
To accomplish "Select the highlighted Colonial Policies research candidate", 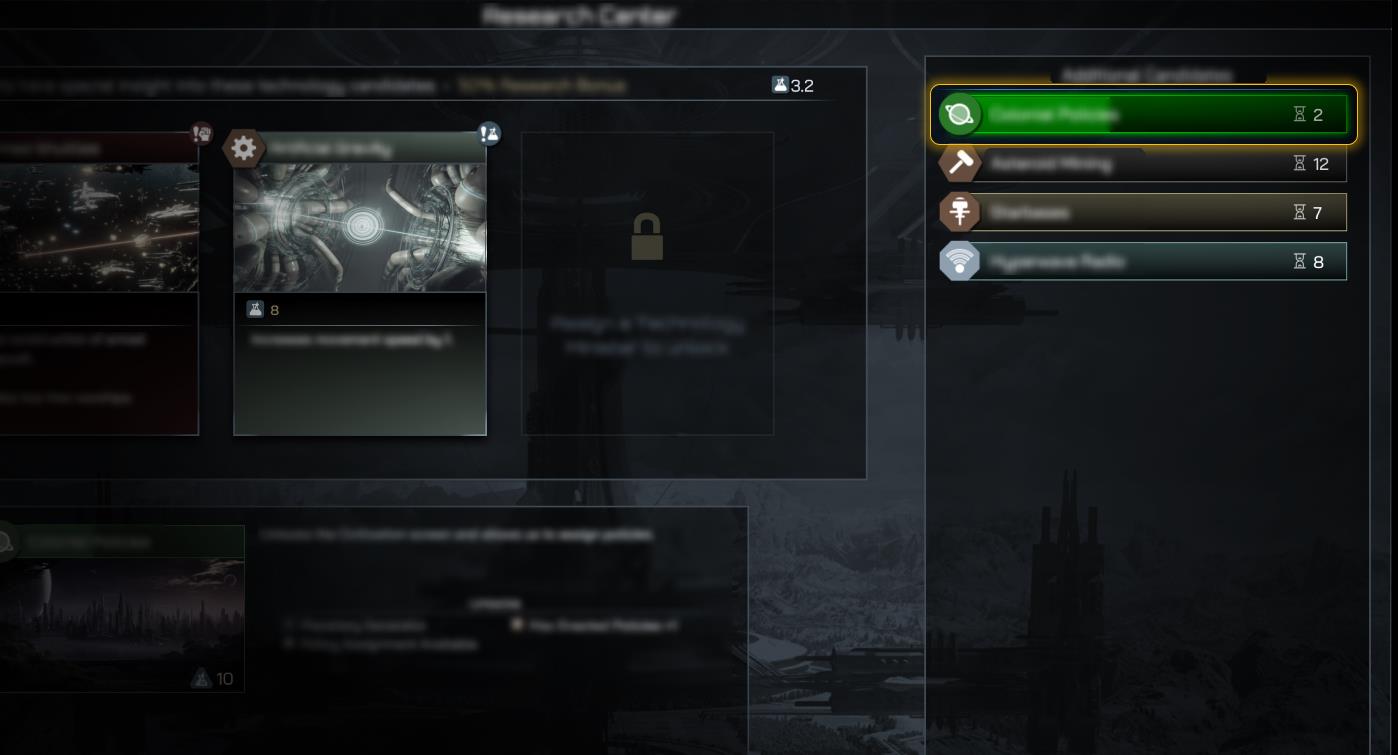I will click(1143, 114).
